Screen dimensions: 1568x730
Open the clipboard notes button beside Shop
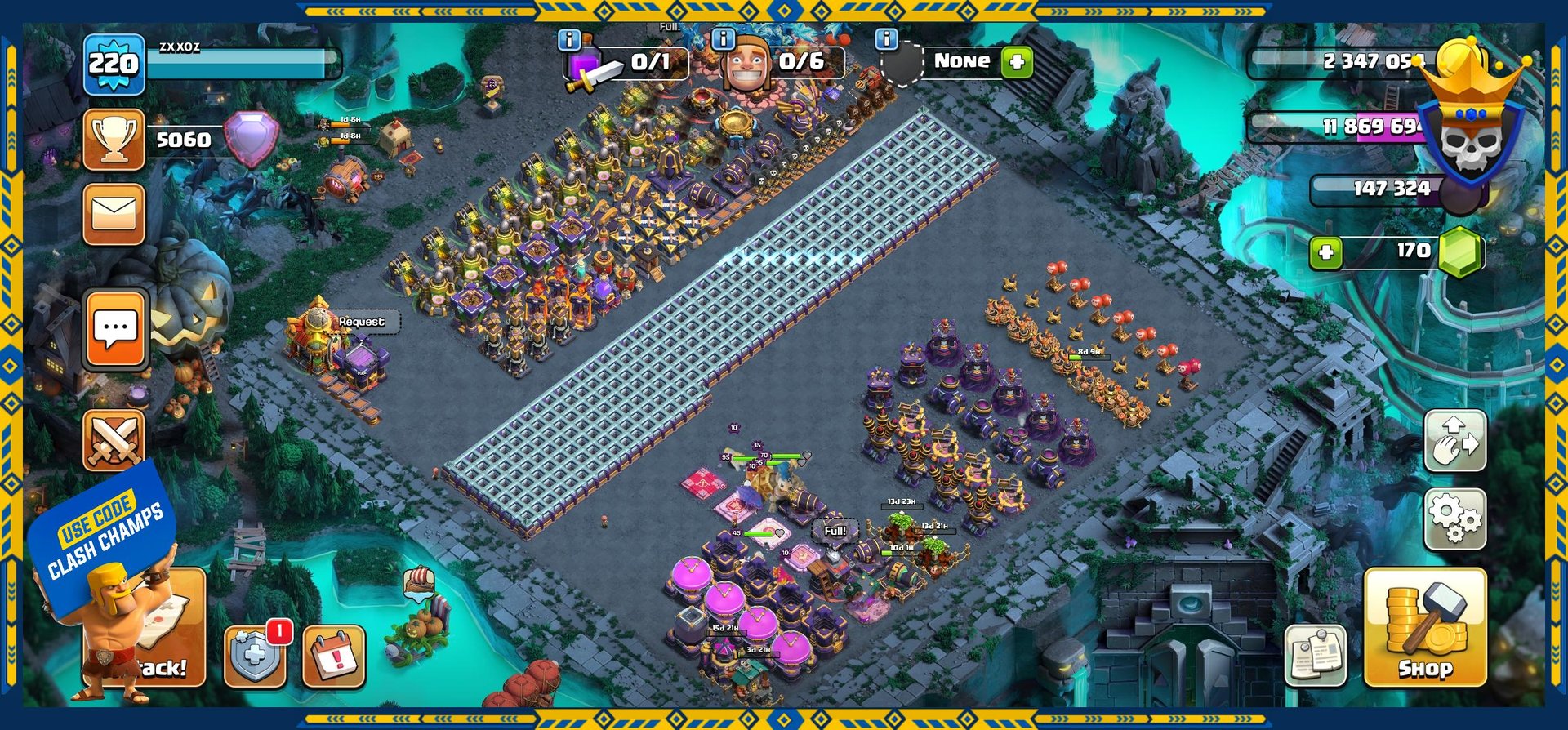click(x=1315, y=655)
